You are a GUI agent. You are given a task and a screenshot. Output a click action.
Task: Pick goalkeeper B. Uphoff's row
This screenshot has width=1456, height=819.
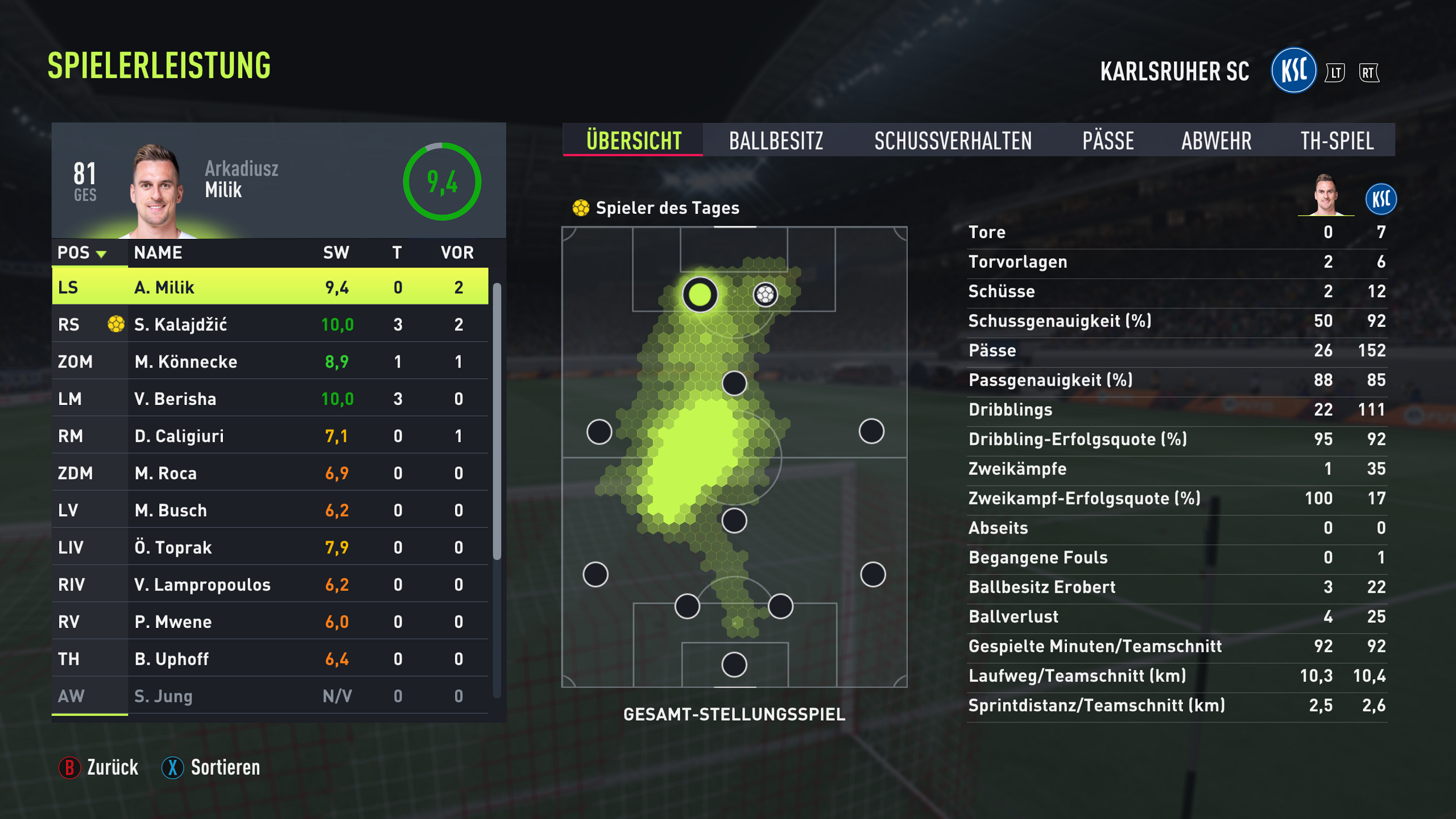[x=270, y=659]
